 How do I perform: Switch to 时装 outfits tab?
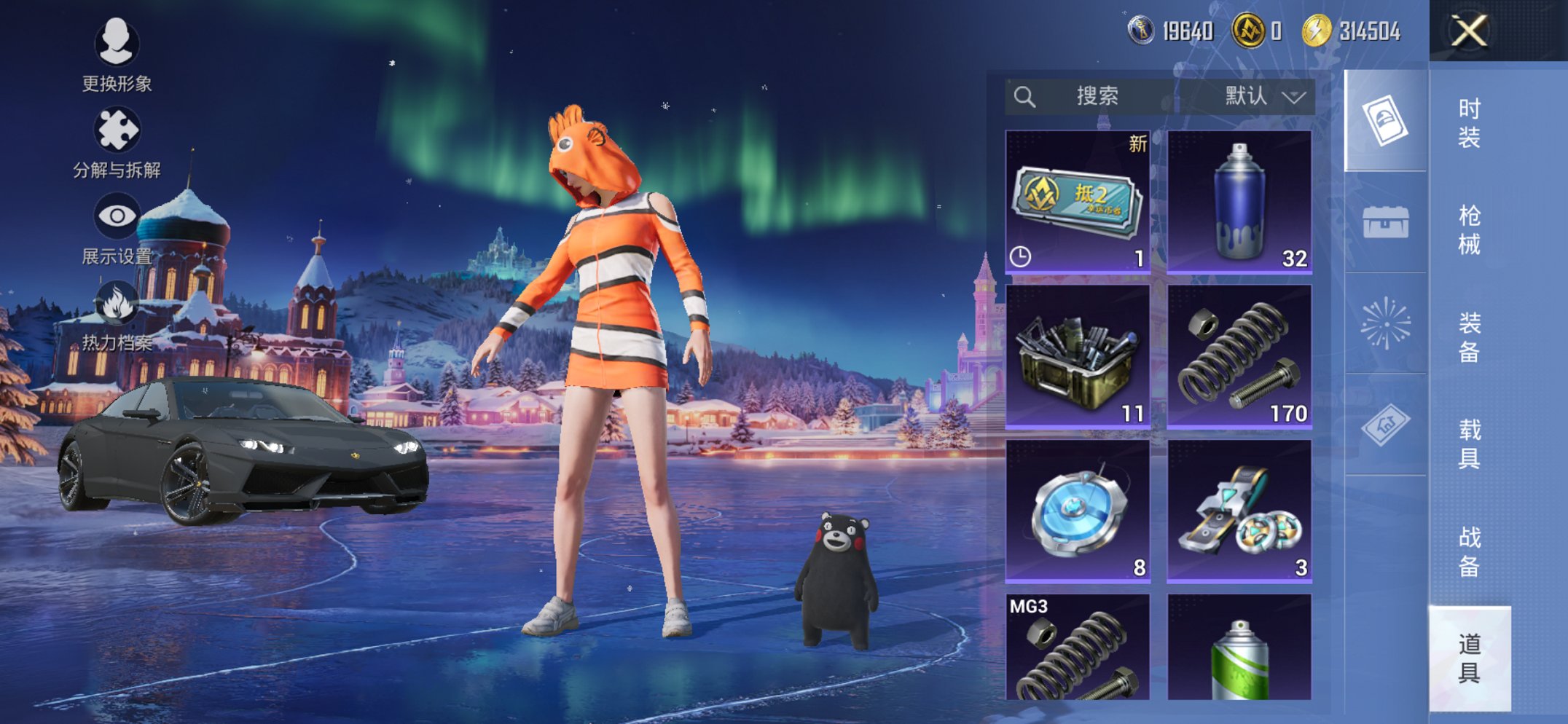1469,122
